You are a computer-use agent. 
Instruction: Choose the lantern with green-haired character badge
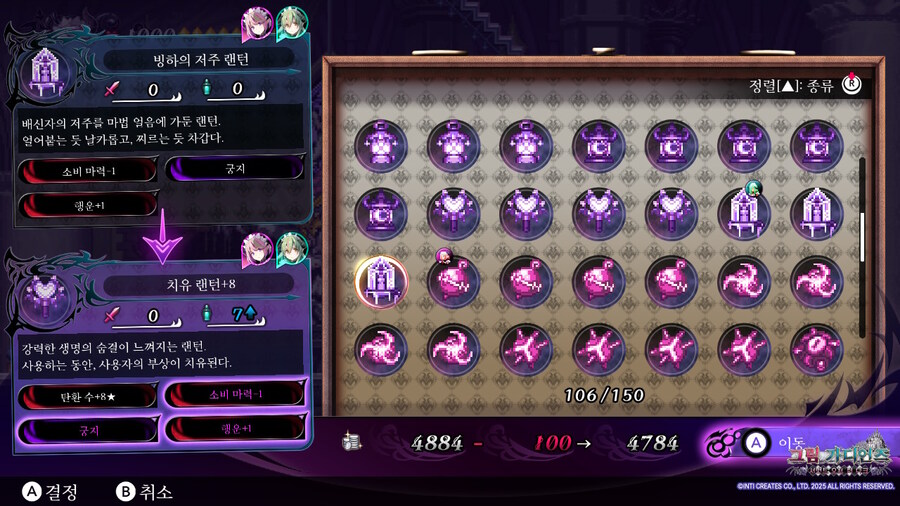tap(742, 213)
